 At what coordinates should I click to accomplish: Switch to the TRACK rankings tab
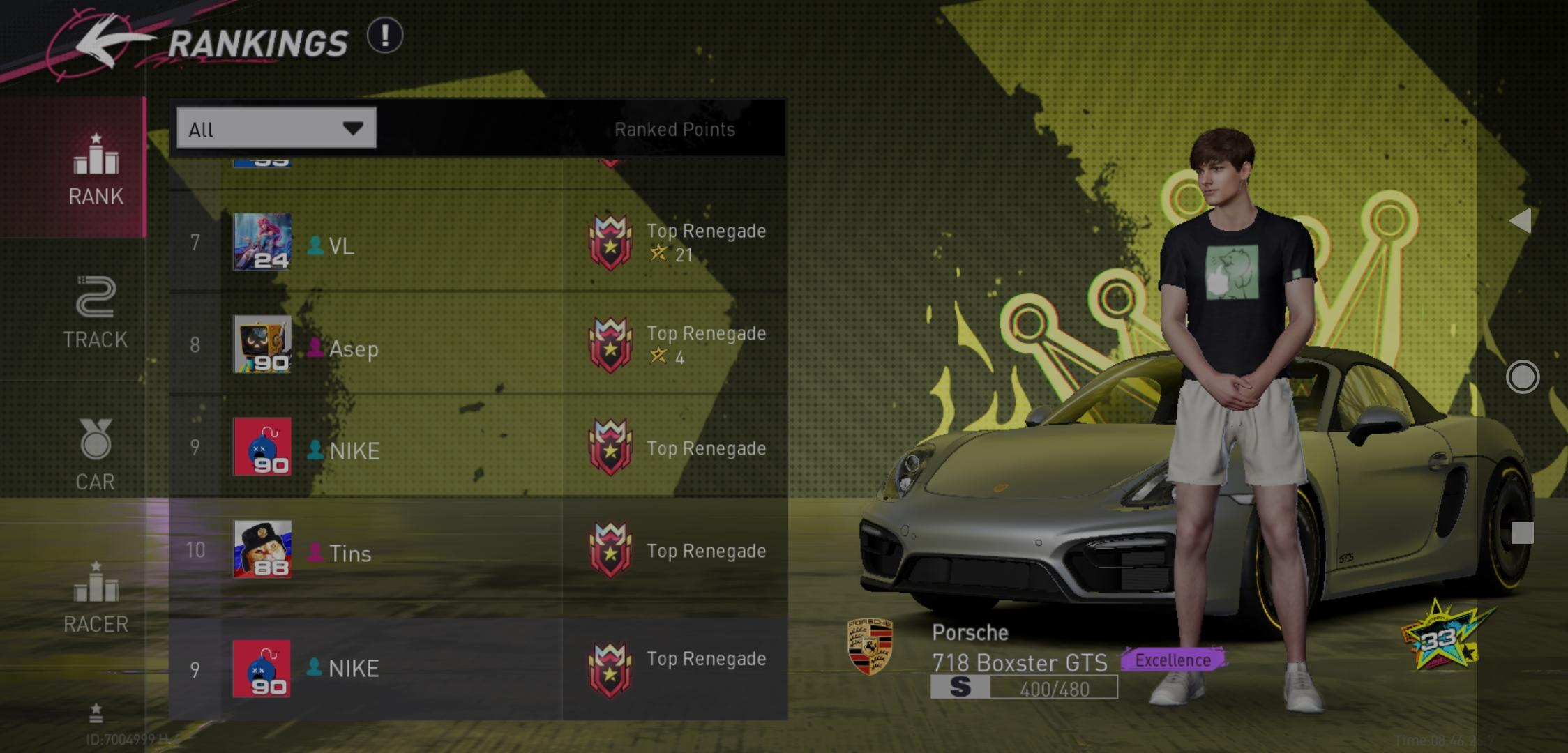(x=96, y=312)
